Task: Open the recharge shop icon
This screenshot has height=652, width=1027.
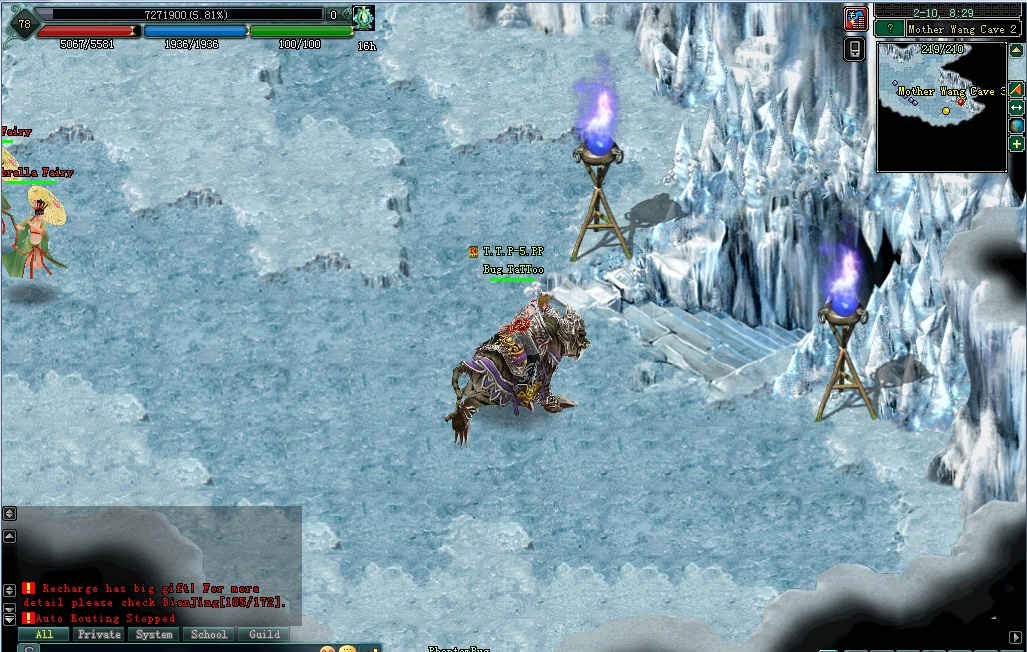Action: click(855, 19)
